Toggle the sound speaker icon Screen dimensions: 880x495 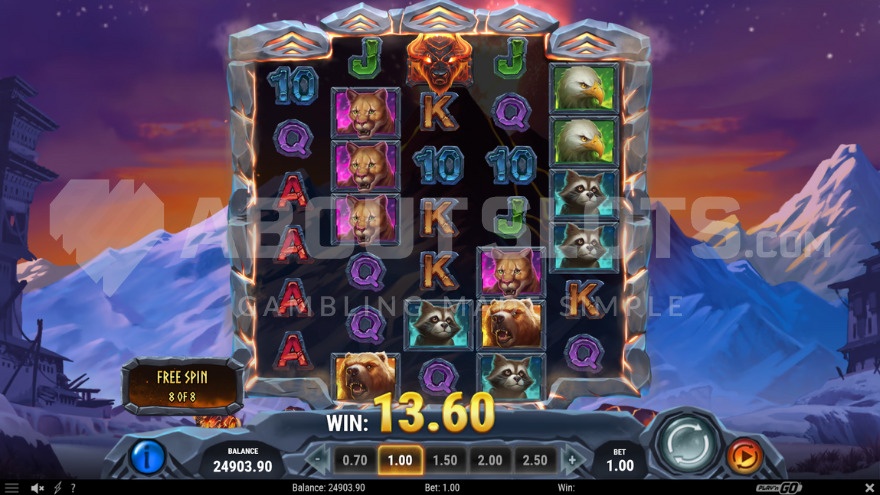pos(37,488)
